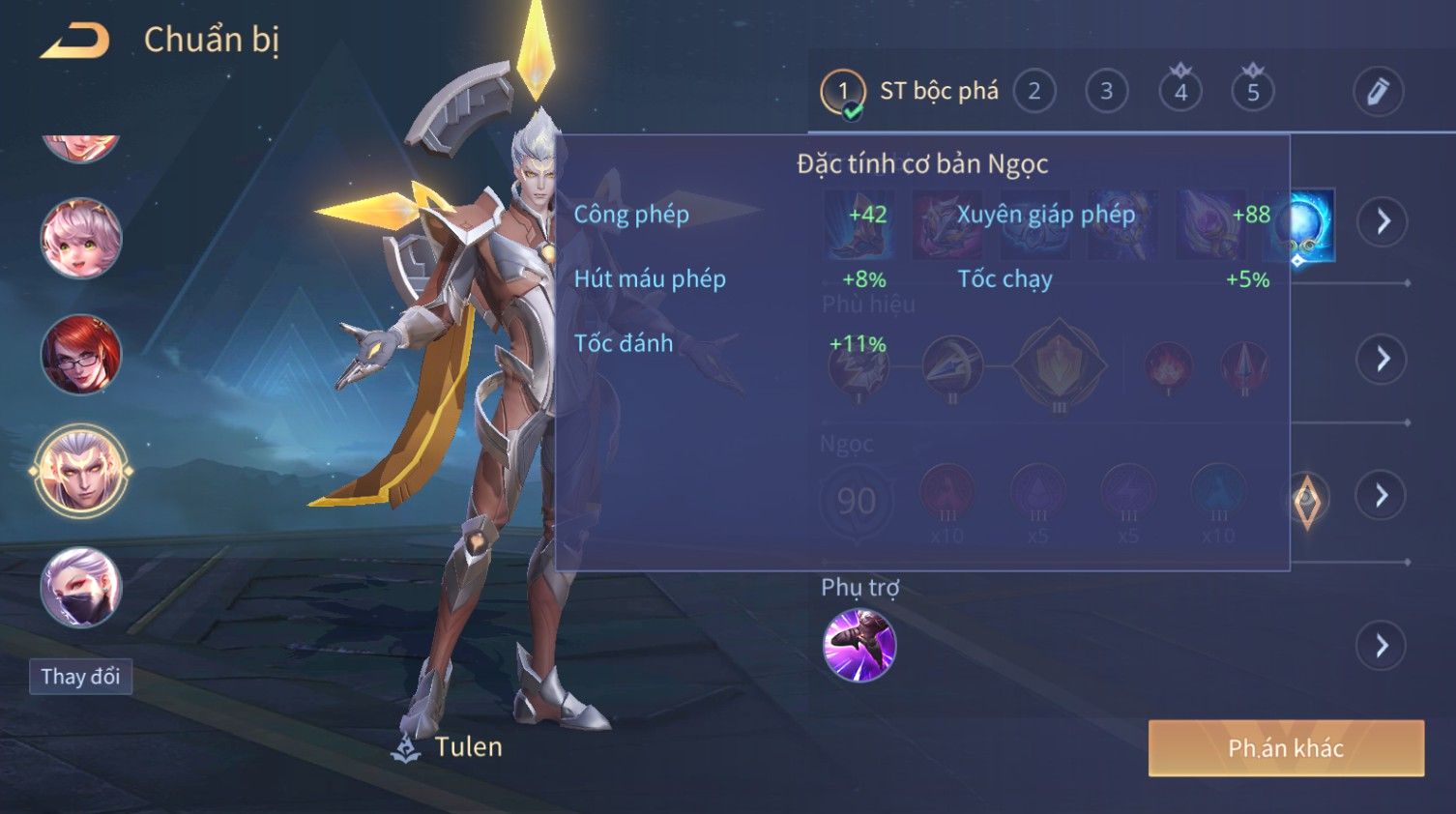
Task: Expand the Ngọc row arrow
Action: [x=1382, y=496]
